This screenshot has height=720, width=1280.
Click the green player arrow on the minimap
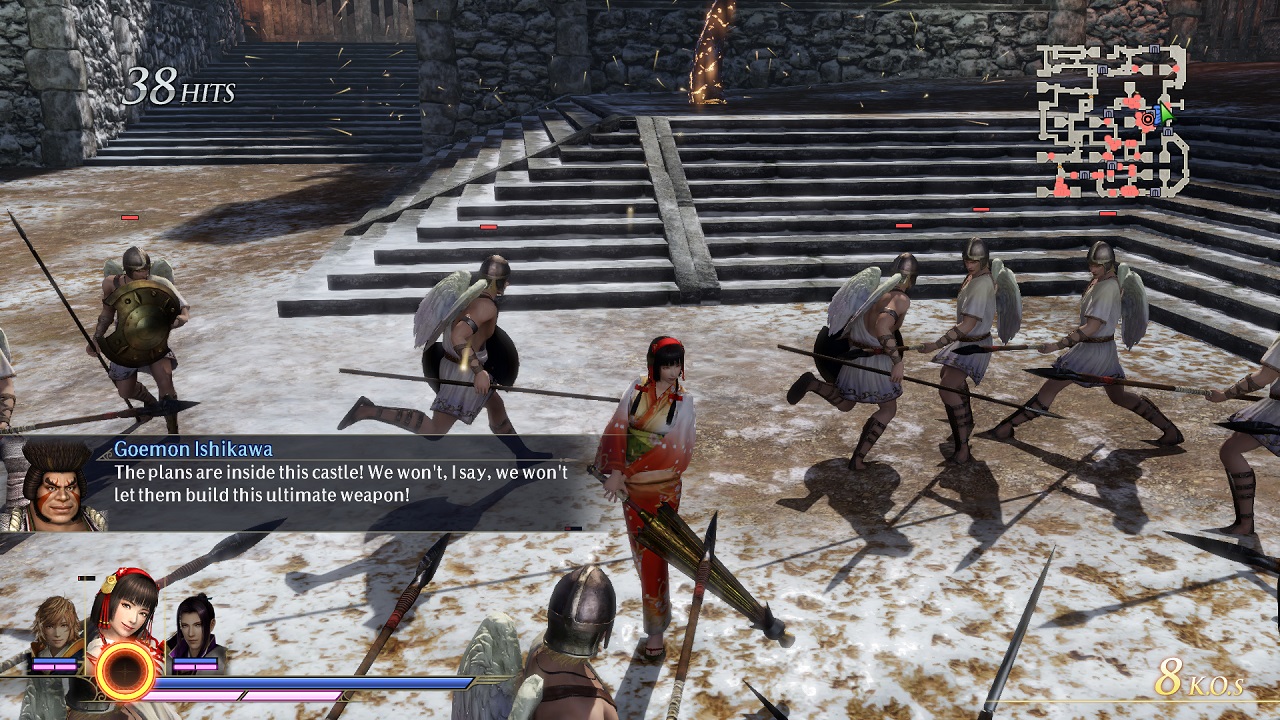1166,116
